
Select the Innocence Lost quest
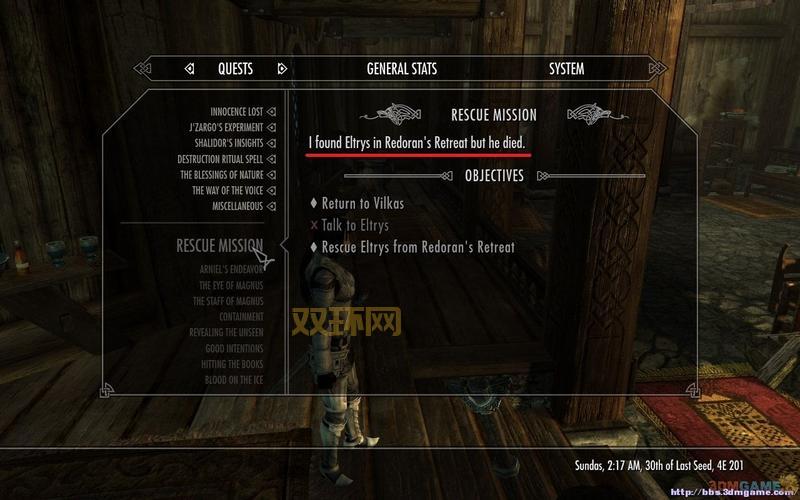point(236,112)
